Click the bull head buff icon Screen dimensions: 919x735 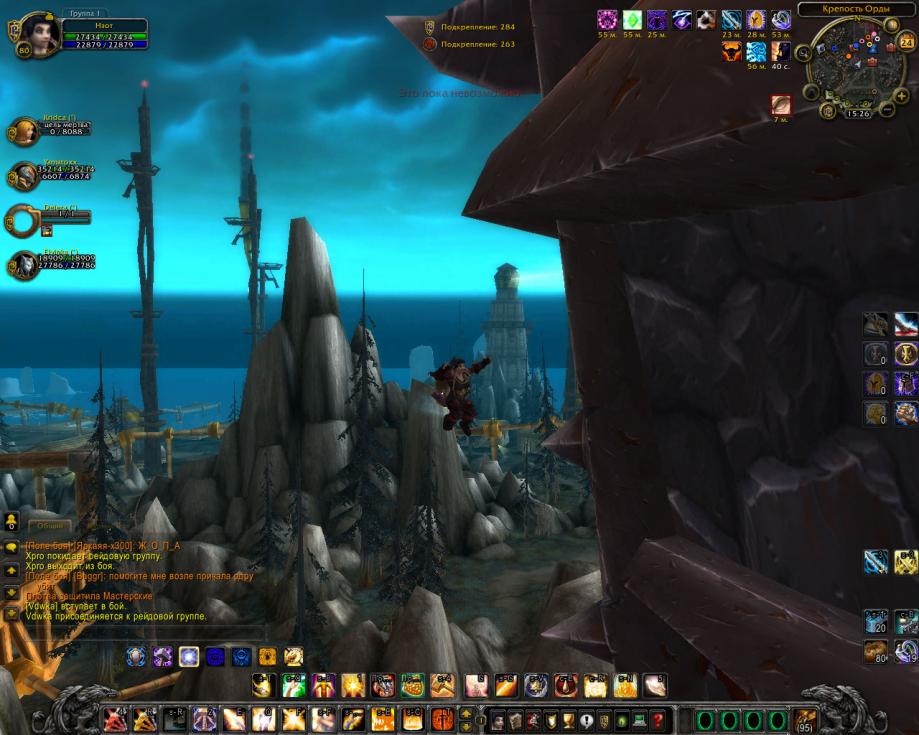pyautogui.click(x=731, y=52)
